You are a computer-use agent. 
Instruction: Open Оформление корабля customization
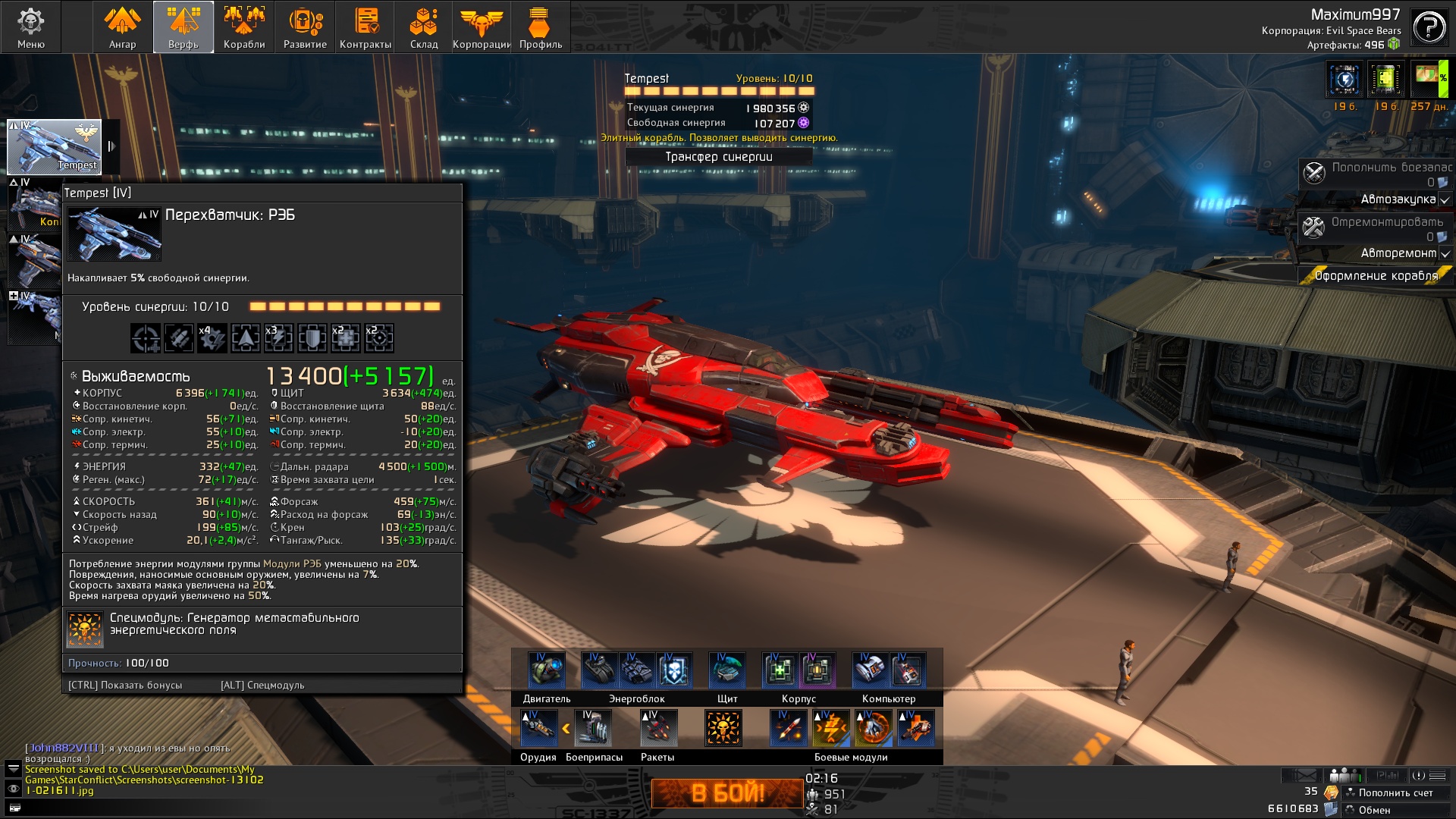pos(1376,276)
